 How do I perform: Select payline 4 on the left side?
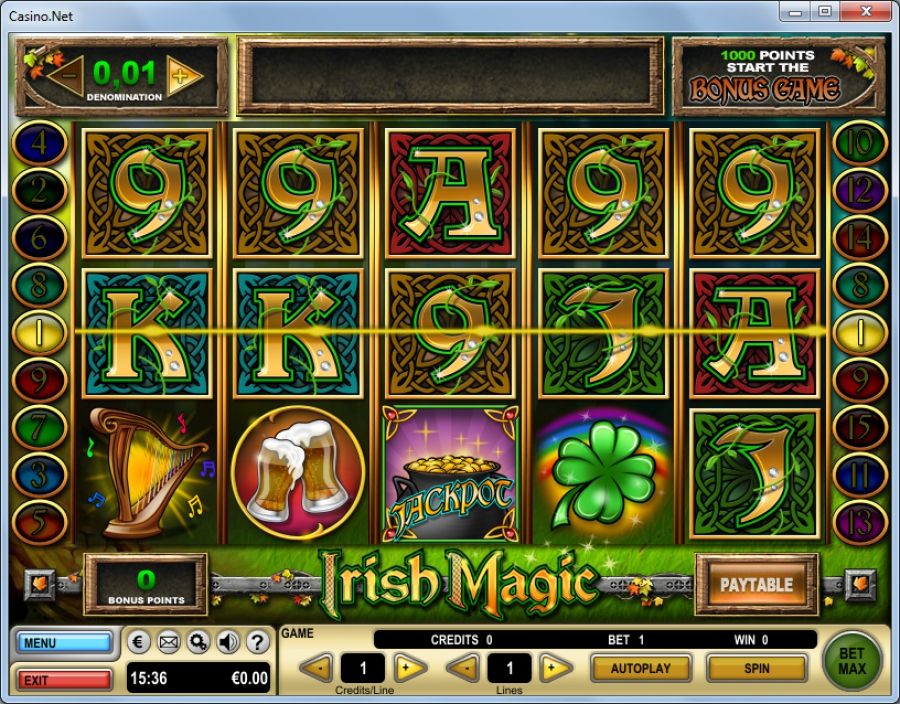(38, 143)
